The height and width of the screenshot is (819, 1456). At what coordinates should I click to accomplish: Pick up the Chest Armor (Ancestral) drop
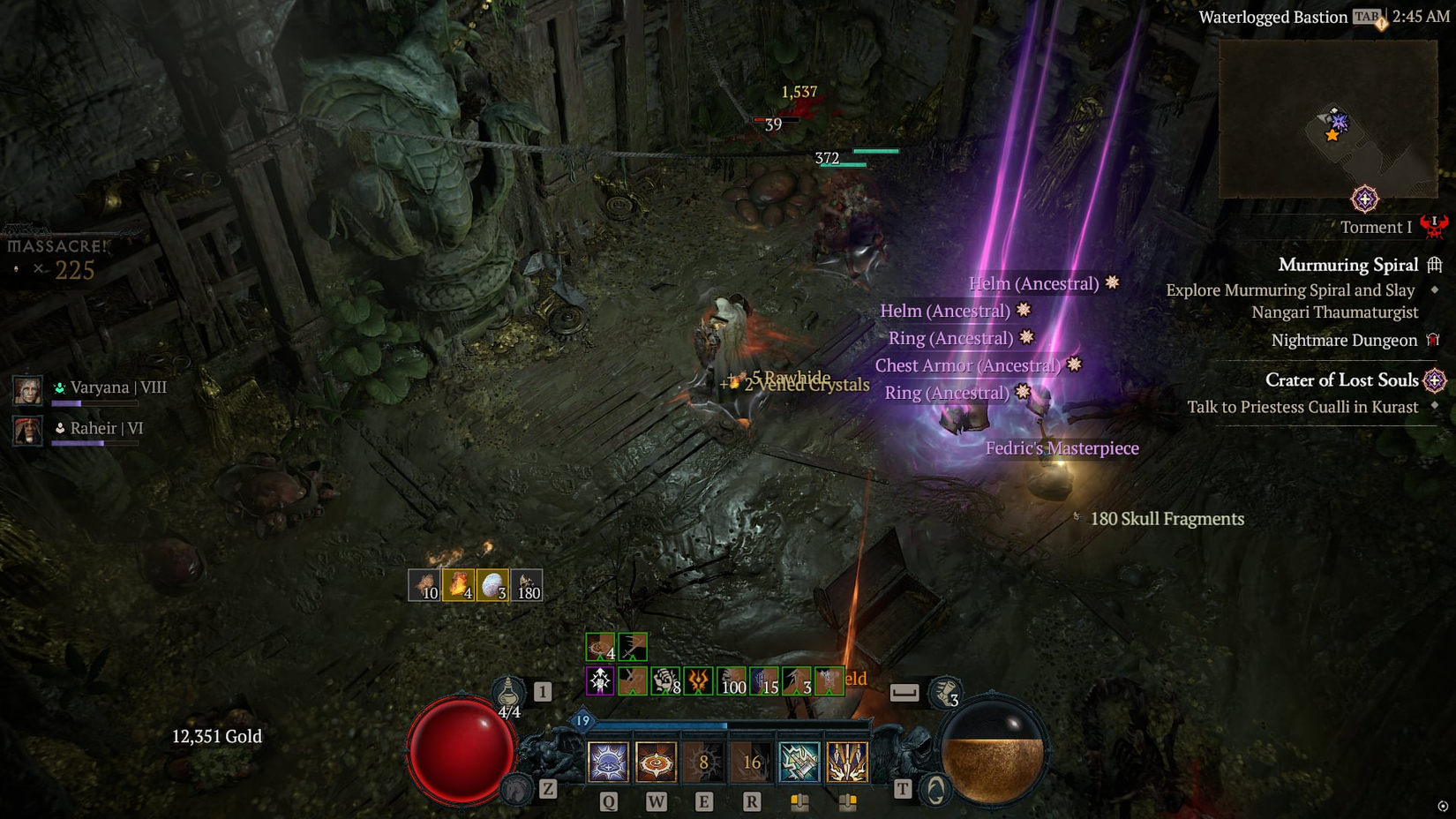click(x=970, y=365)
